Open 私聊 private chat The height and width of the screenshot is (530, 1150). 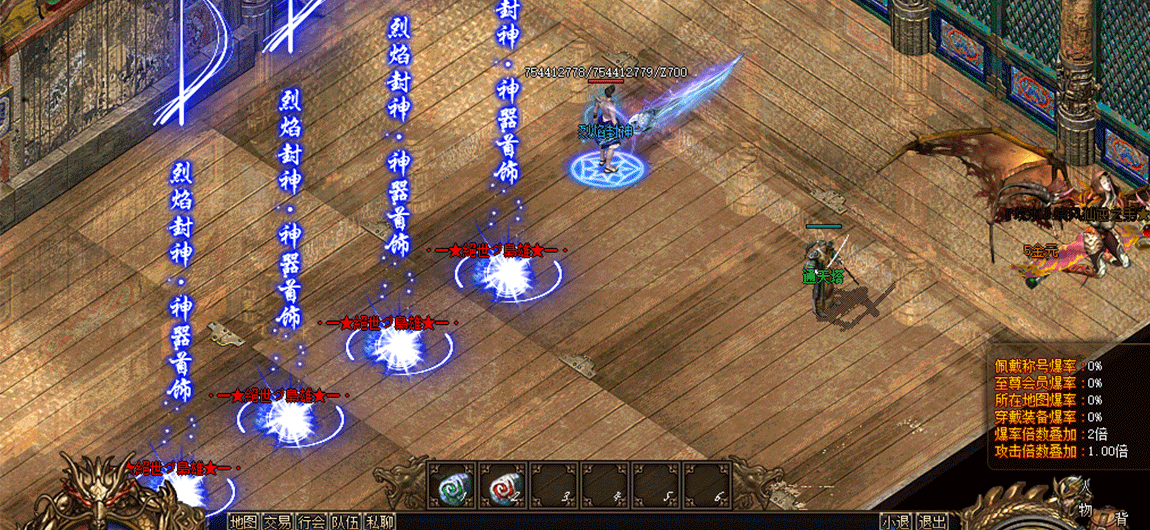(x=380, y=521)
